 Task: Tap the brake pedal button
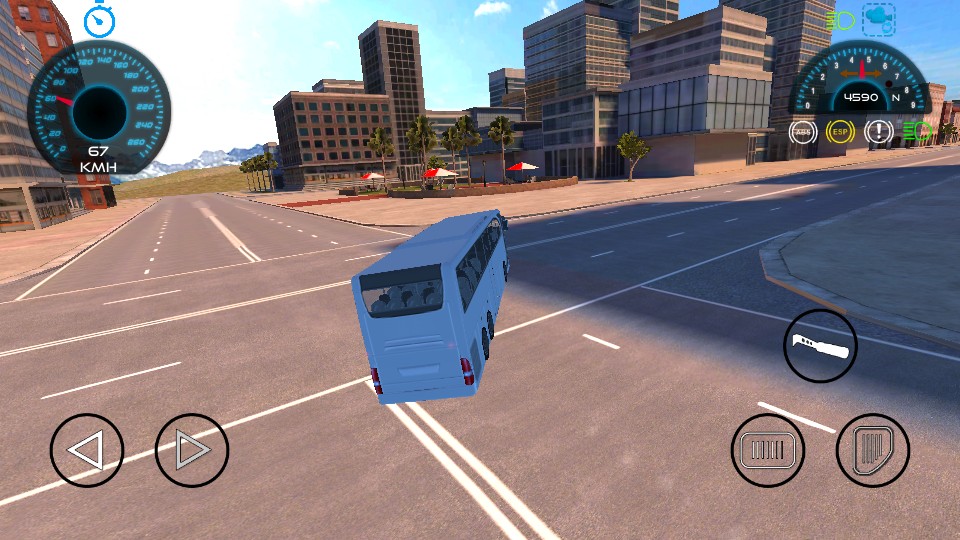pos(768,450)
